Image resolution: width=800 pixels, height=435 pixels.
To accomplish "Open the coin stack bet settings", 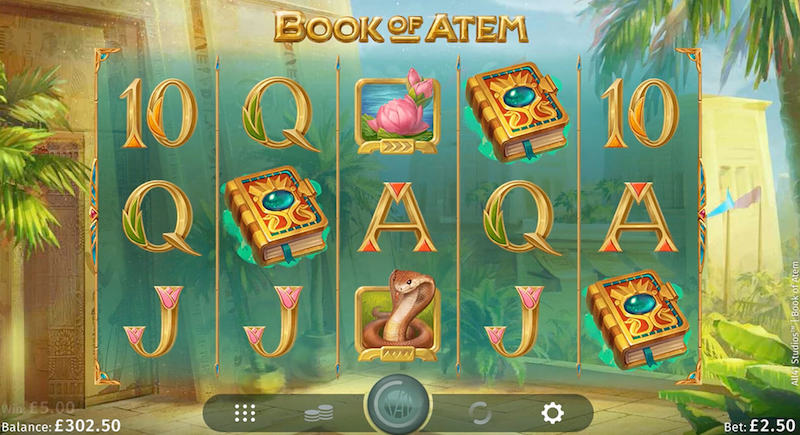I will point(317,412).
